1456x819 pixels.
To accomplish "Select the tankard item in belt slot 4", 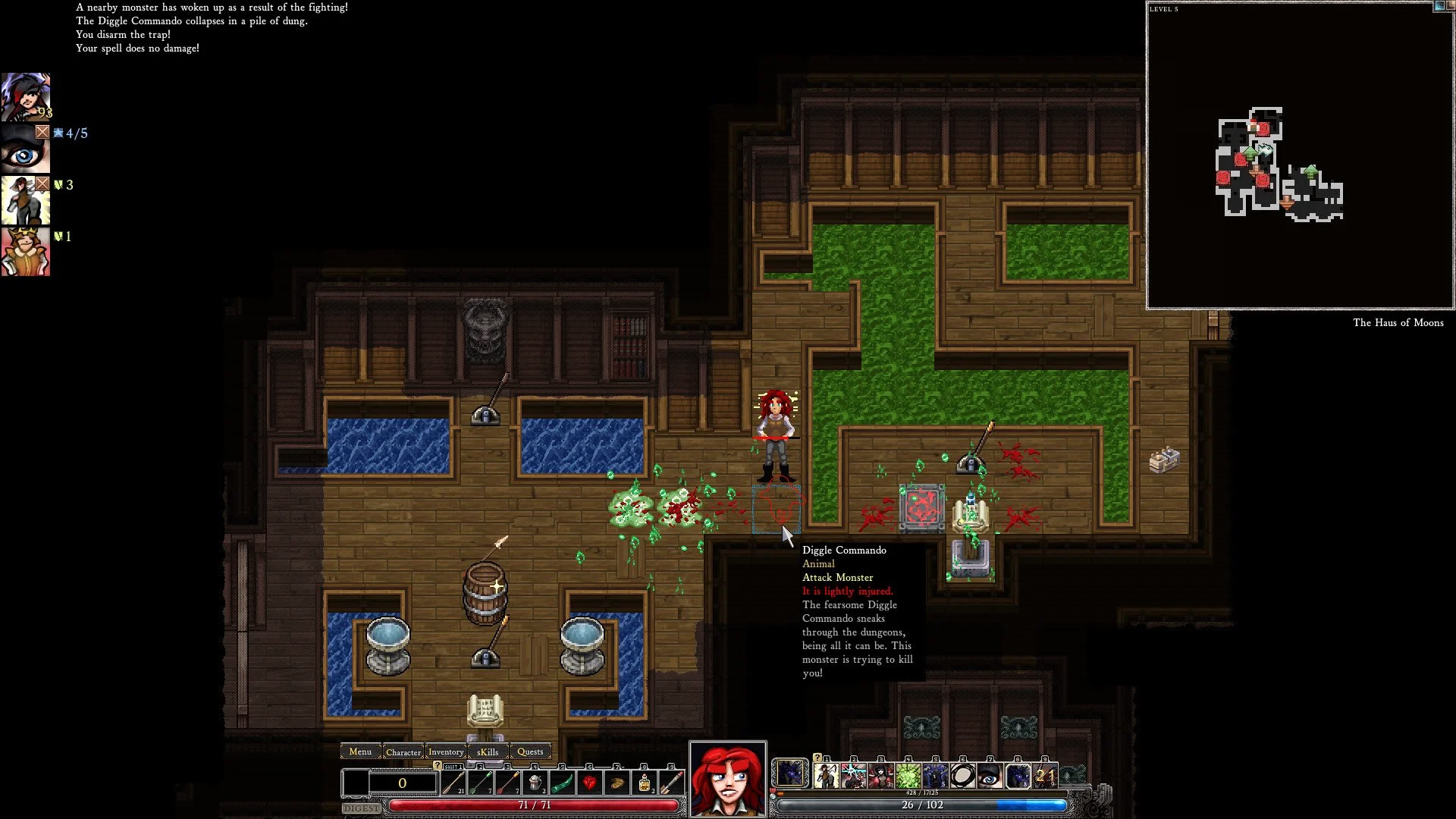I will point(535,781).
